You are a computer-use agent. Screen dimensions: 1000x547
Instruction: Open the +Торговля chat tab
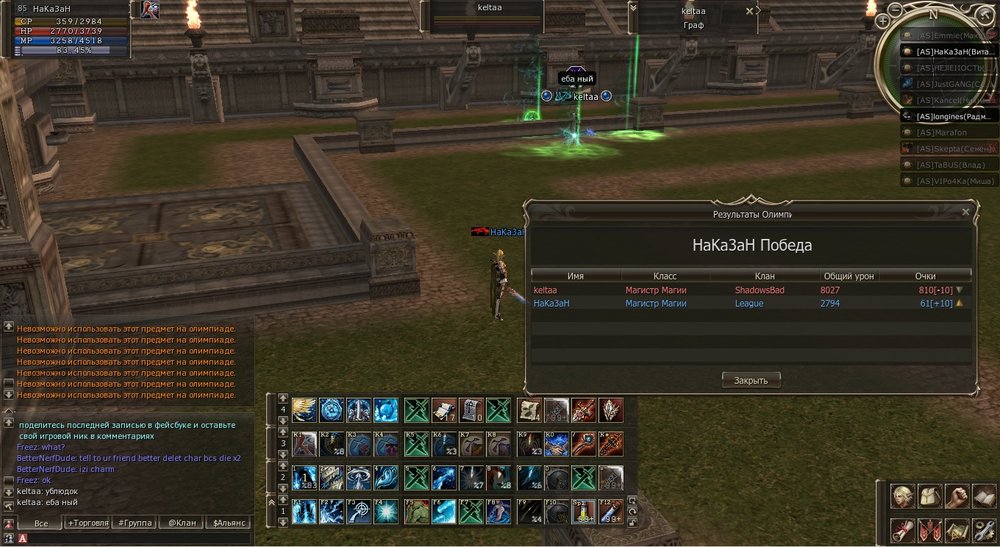tap(87, 523)
